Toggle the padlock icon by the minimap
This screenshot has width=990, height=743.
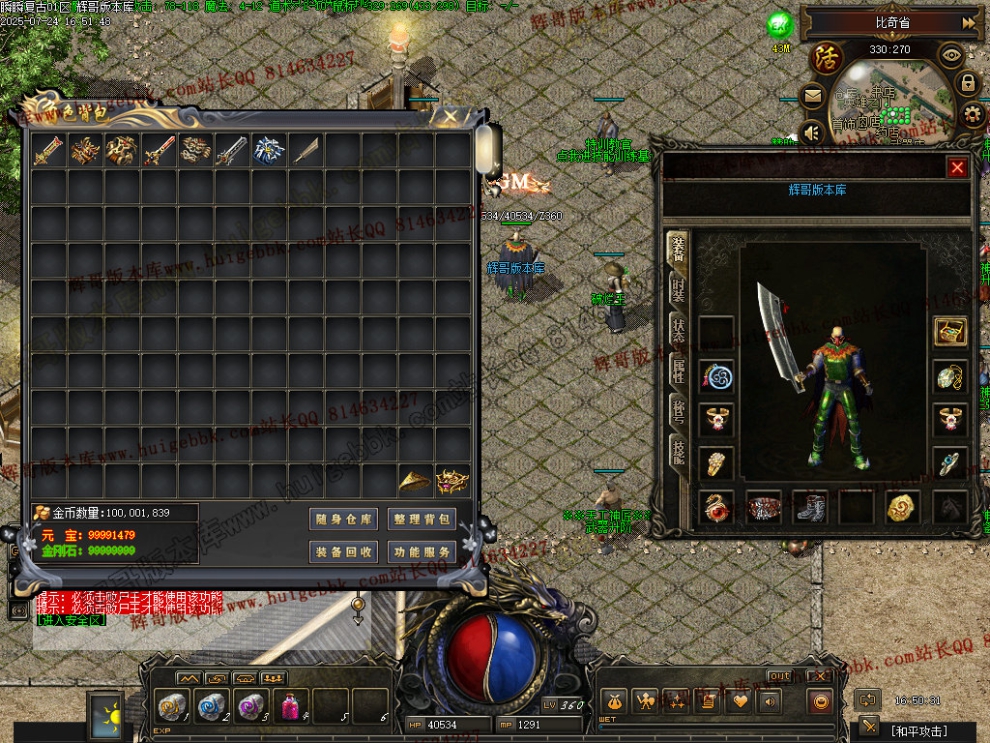(967, 84)
